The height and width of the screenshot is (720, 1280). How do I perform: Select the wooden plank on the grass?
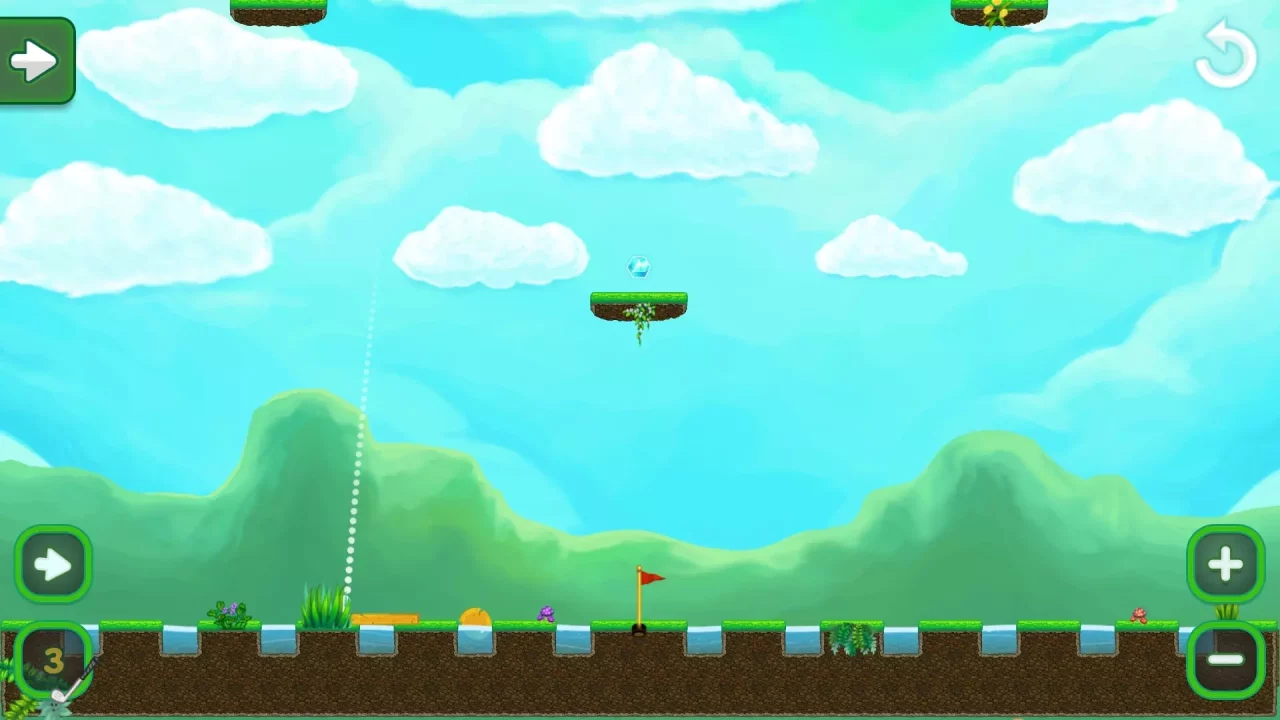coord(390,617)
